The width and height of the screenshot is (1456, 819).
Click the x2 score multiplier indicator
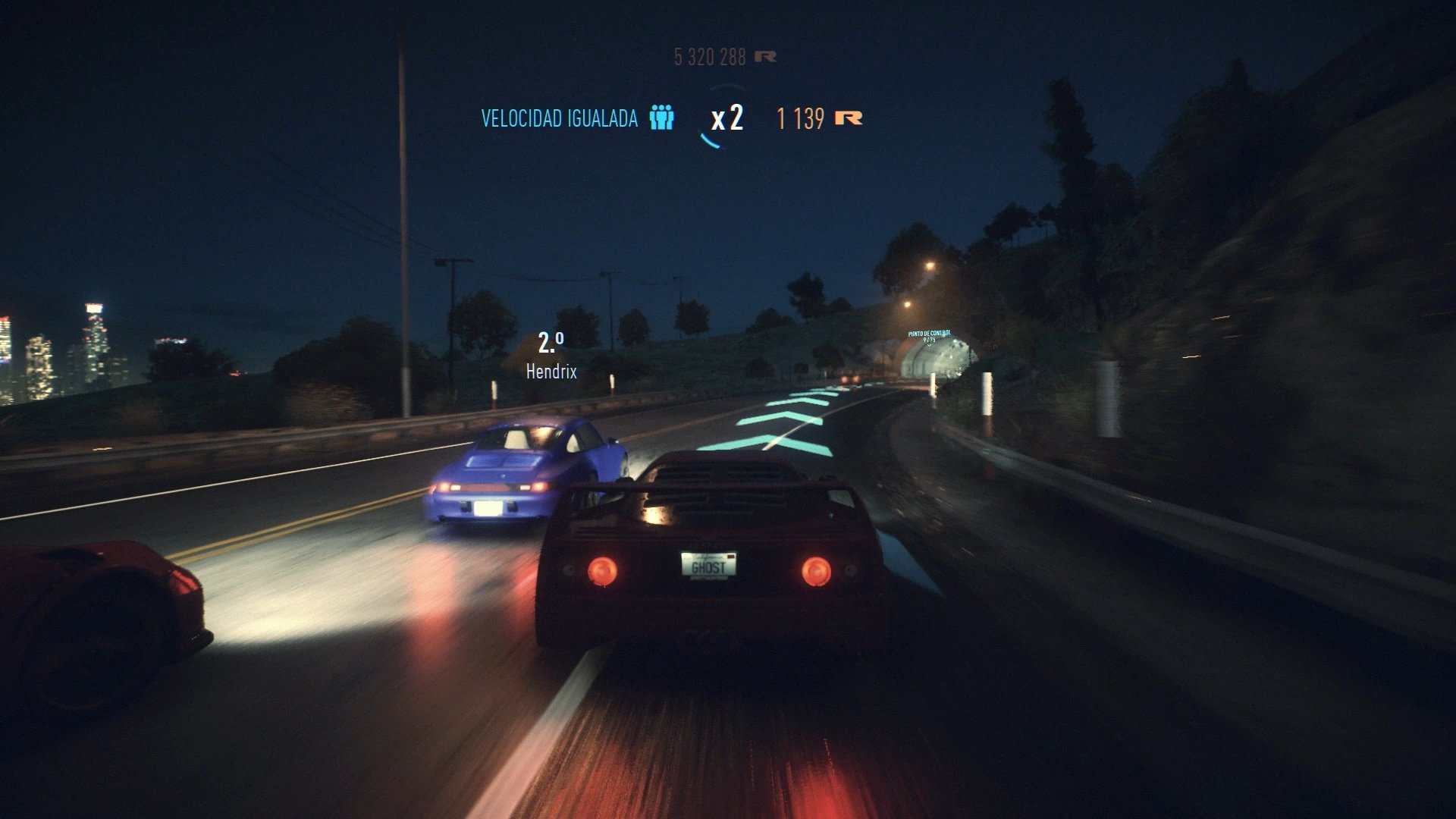tap(726, 119)
